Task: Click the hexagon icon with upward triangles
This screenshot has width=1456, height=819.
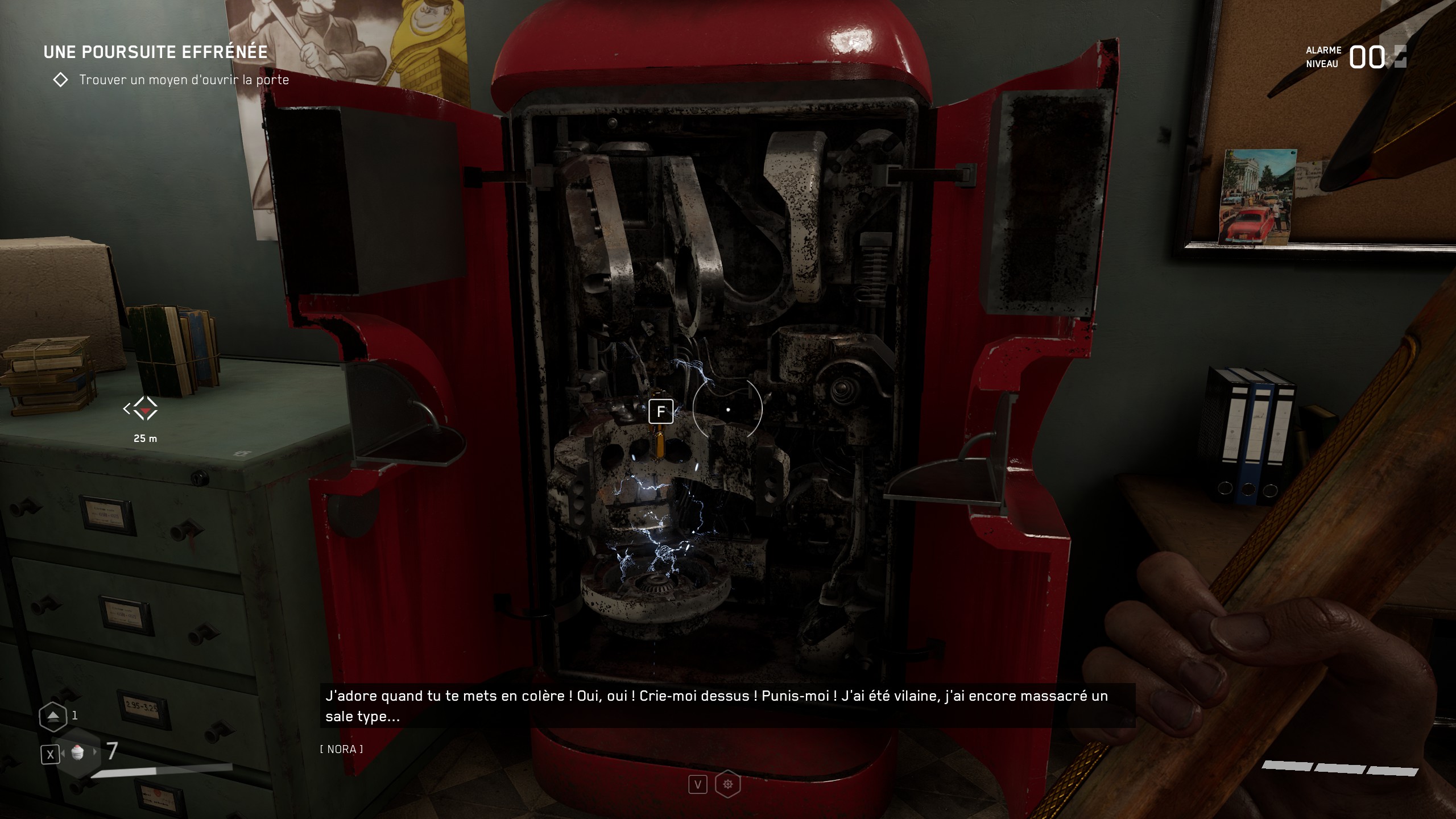Action: [53, 716]
